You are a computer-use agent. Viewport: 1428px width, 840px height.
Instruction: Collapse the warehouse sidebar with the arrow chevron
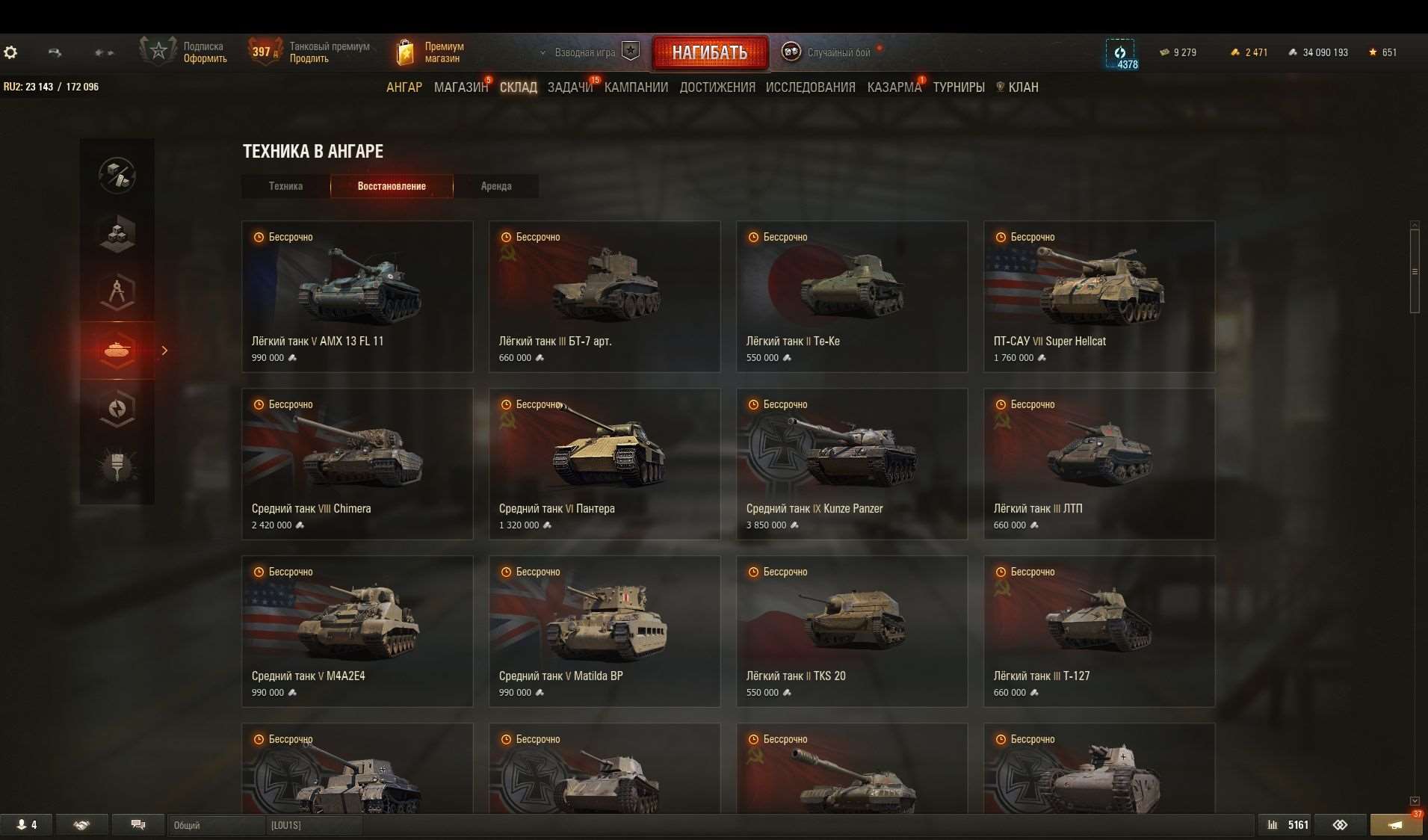[x=164, y=350]
